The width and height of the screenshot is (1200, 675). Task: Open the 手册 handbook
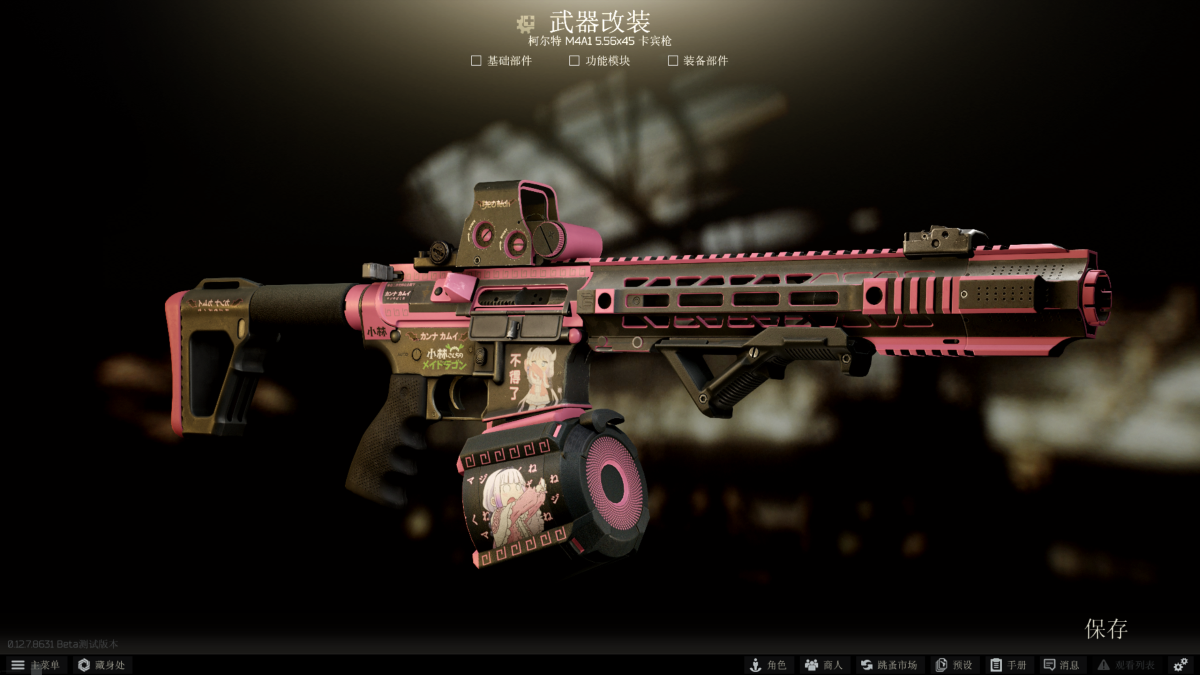coord(1008,665)
